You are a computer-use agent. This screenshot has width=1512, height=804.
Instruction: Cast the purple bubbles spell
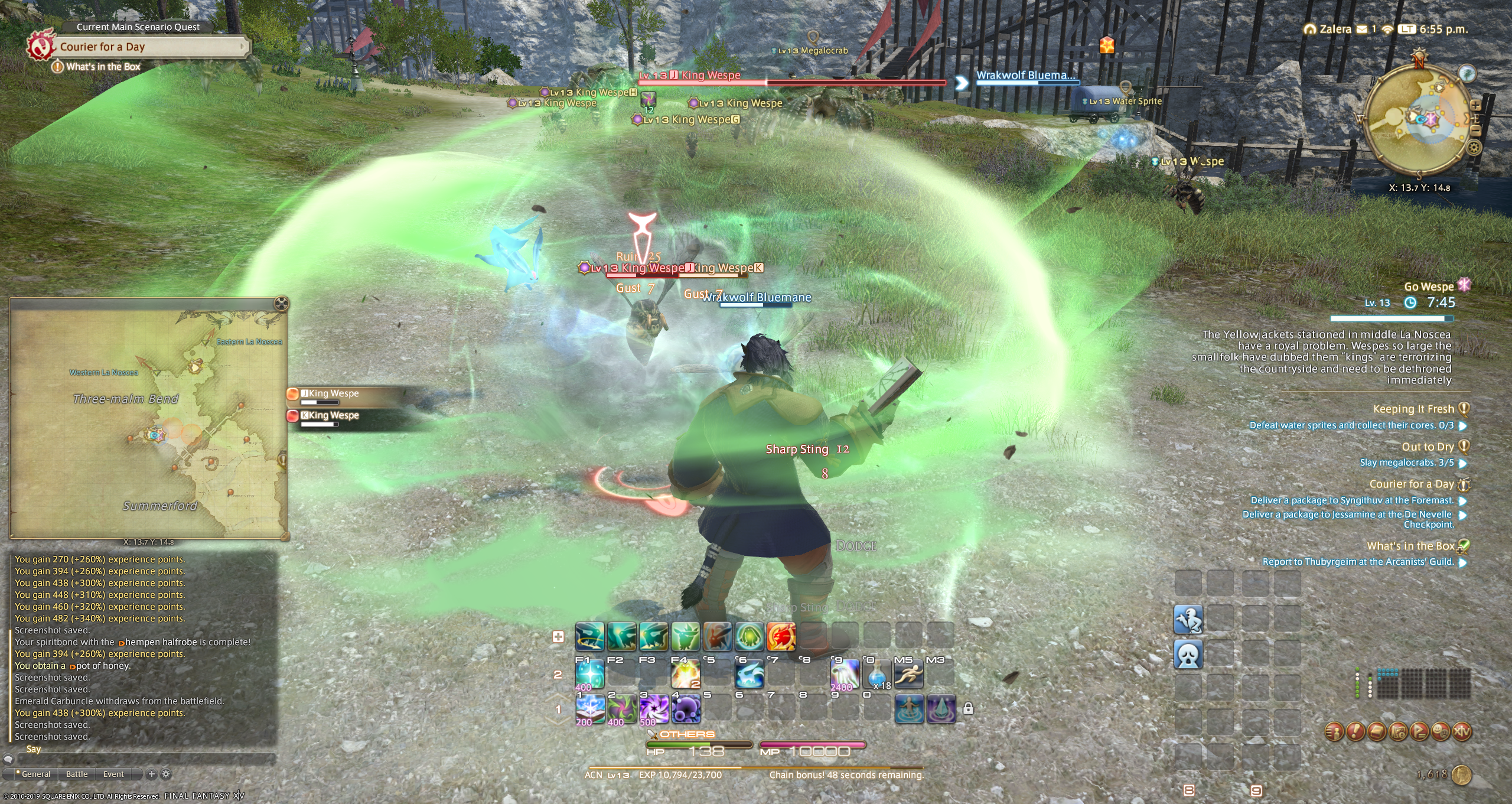(x=686, y=708)
